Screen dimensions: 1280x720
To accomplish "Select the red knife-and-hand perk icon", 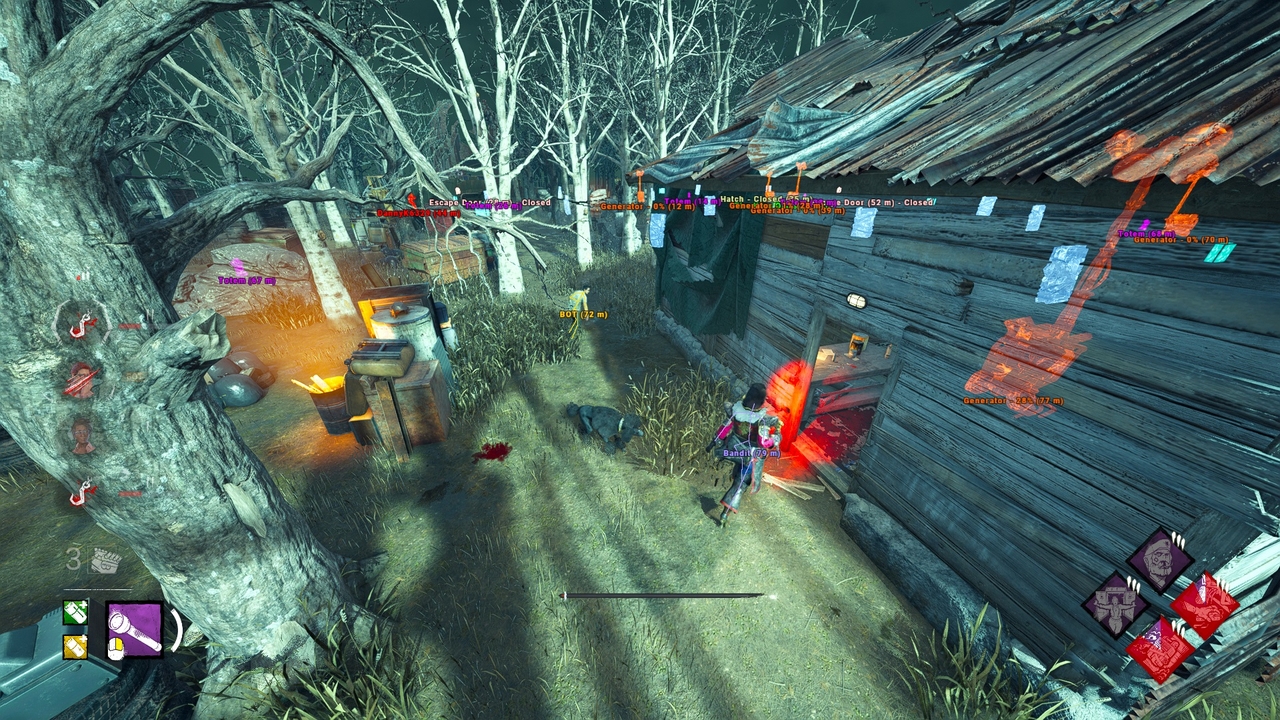I will 1203,607.
